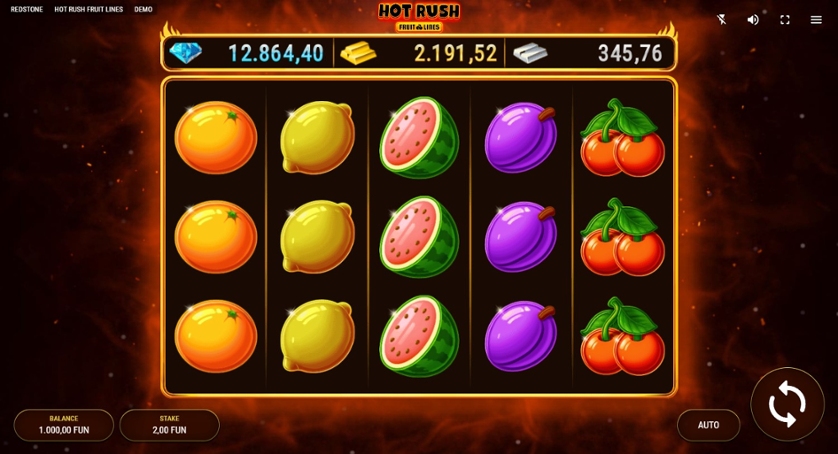Screen dimensions: 838x454
Task: Toggle the quick spin lightning icon
Action: [722, 19]
